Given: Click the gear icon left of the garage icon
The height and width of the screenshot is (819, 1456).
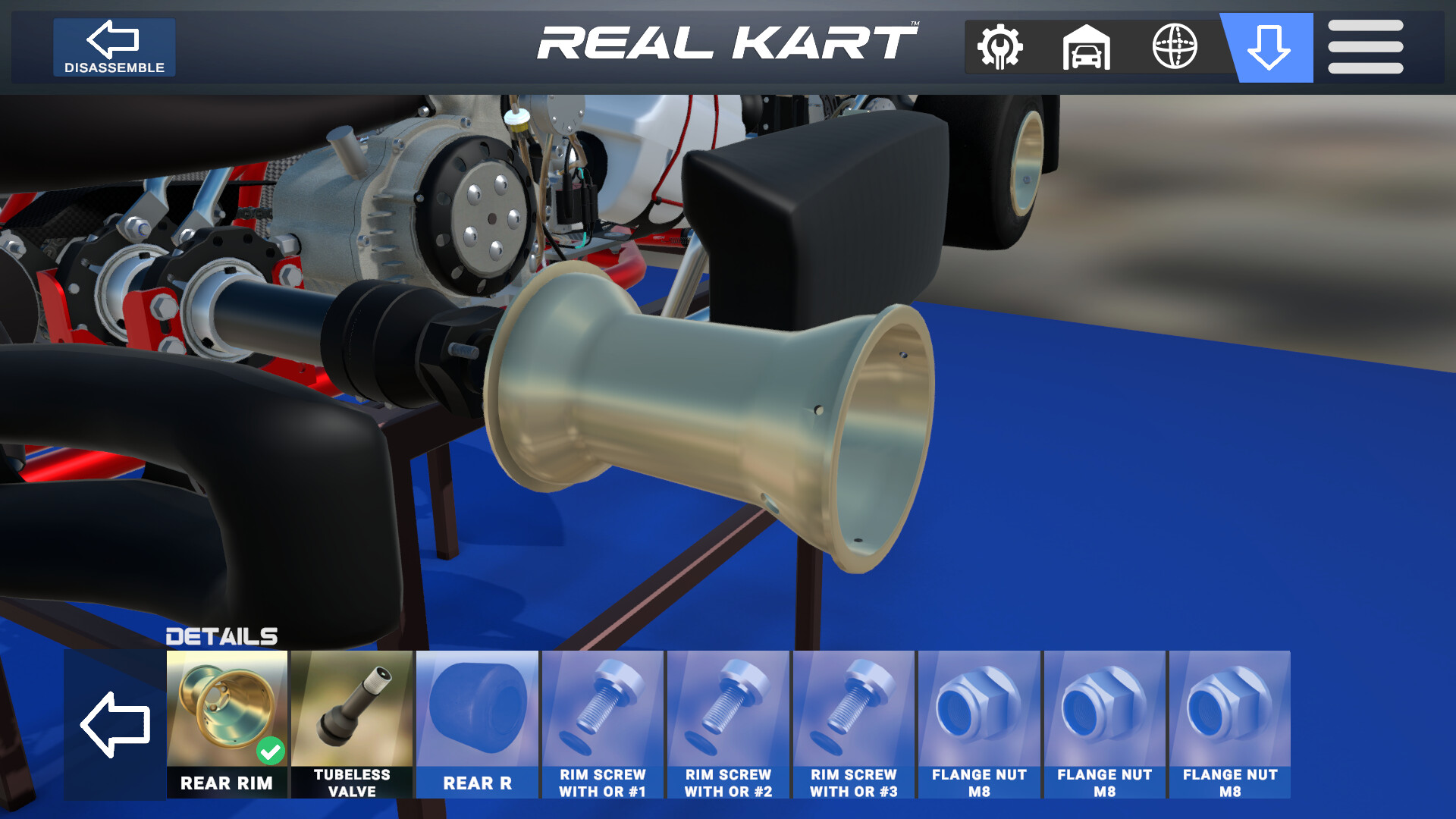Looking at the screenshot, I should point(1000,47).
